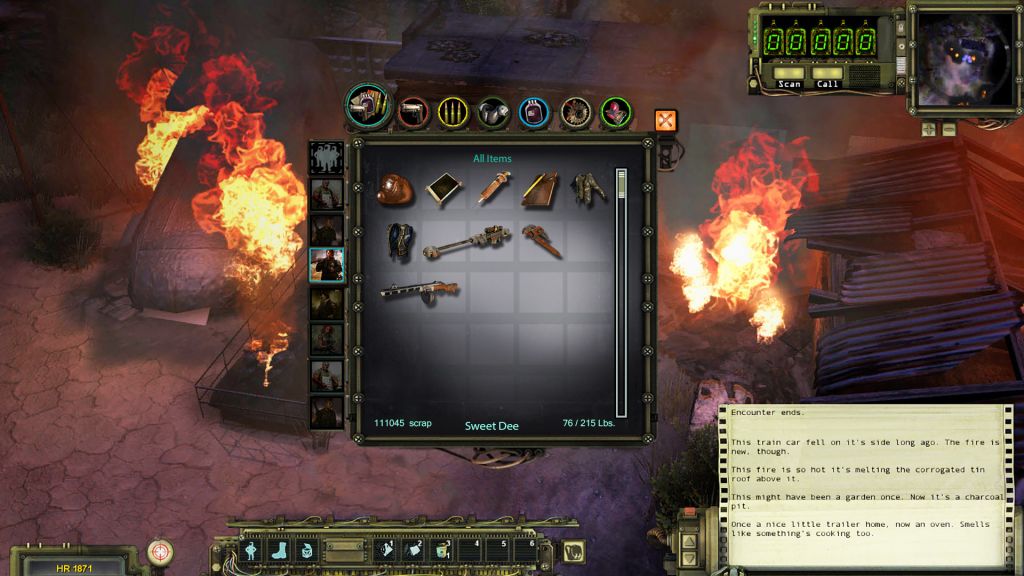Click the Scan button on radio

pyautogui.click(x=789, y=77)
